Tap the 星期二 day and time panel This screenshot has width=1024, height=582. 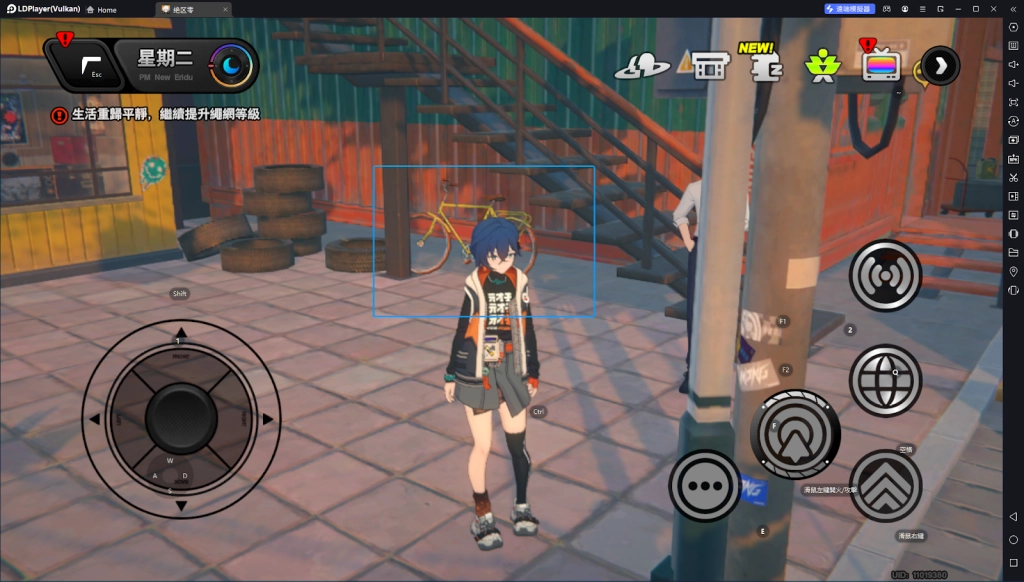tap(185, 65)
